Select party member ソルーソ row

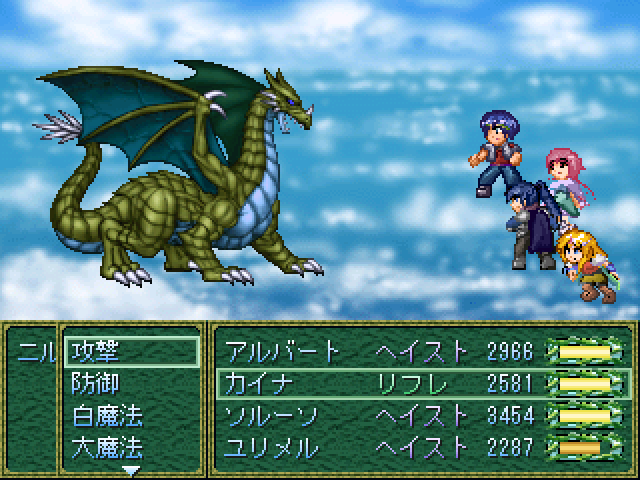(420, 415)
